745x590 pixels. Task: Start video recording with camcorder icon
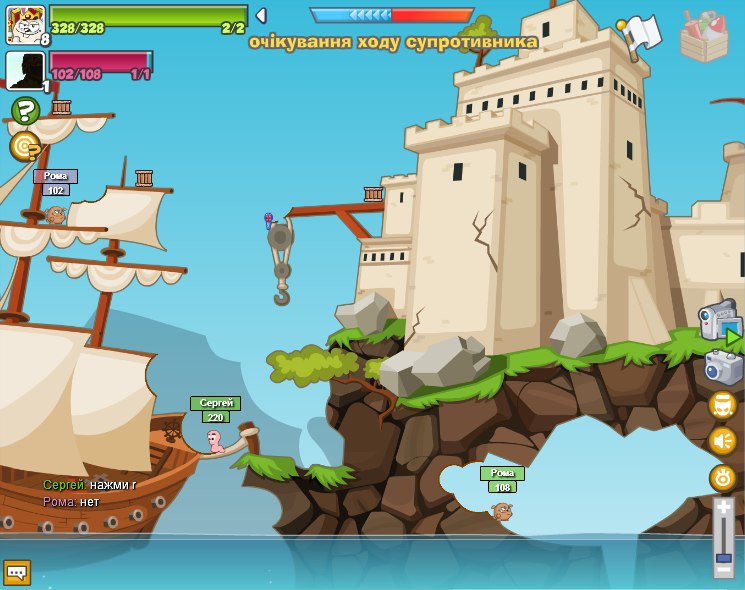click(x=720, y=322)
